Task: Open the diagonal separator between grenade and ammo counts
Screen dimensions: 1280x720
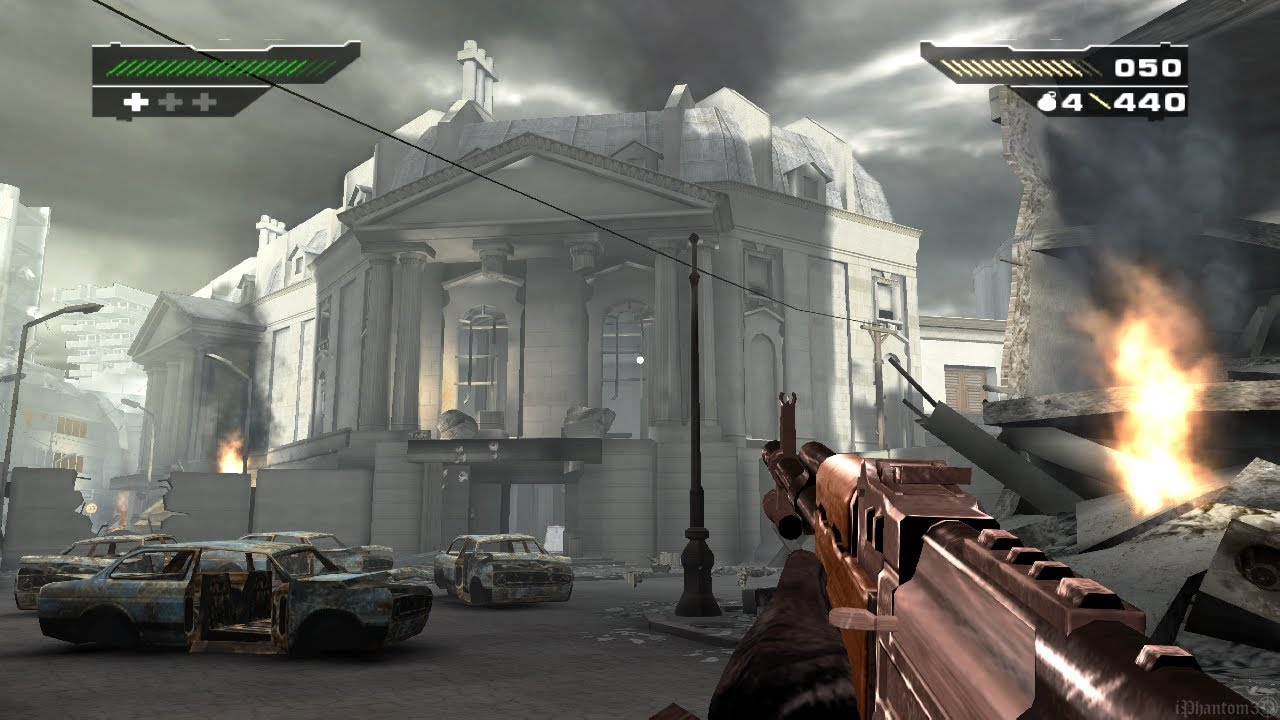Action: pyautogui.click(x=1101, y=102)
